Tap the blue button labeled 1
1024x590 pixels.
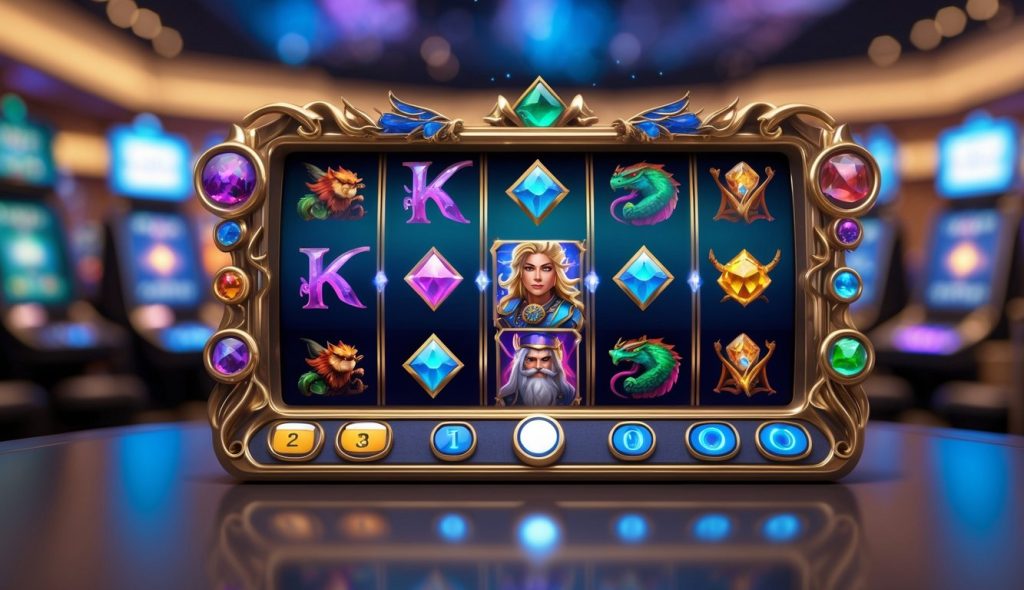(x=453, y=440)
